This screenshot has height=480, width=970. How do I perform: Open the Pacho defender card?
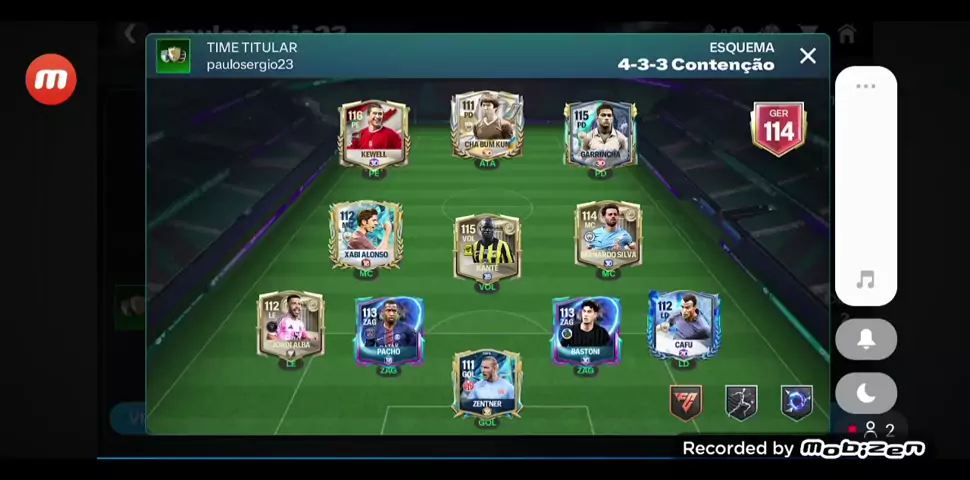[388, 331]
